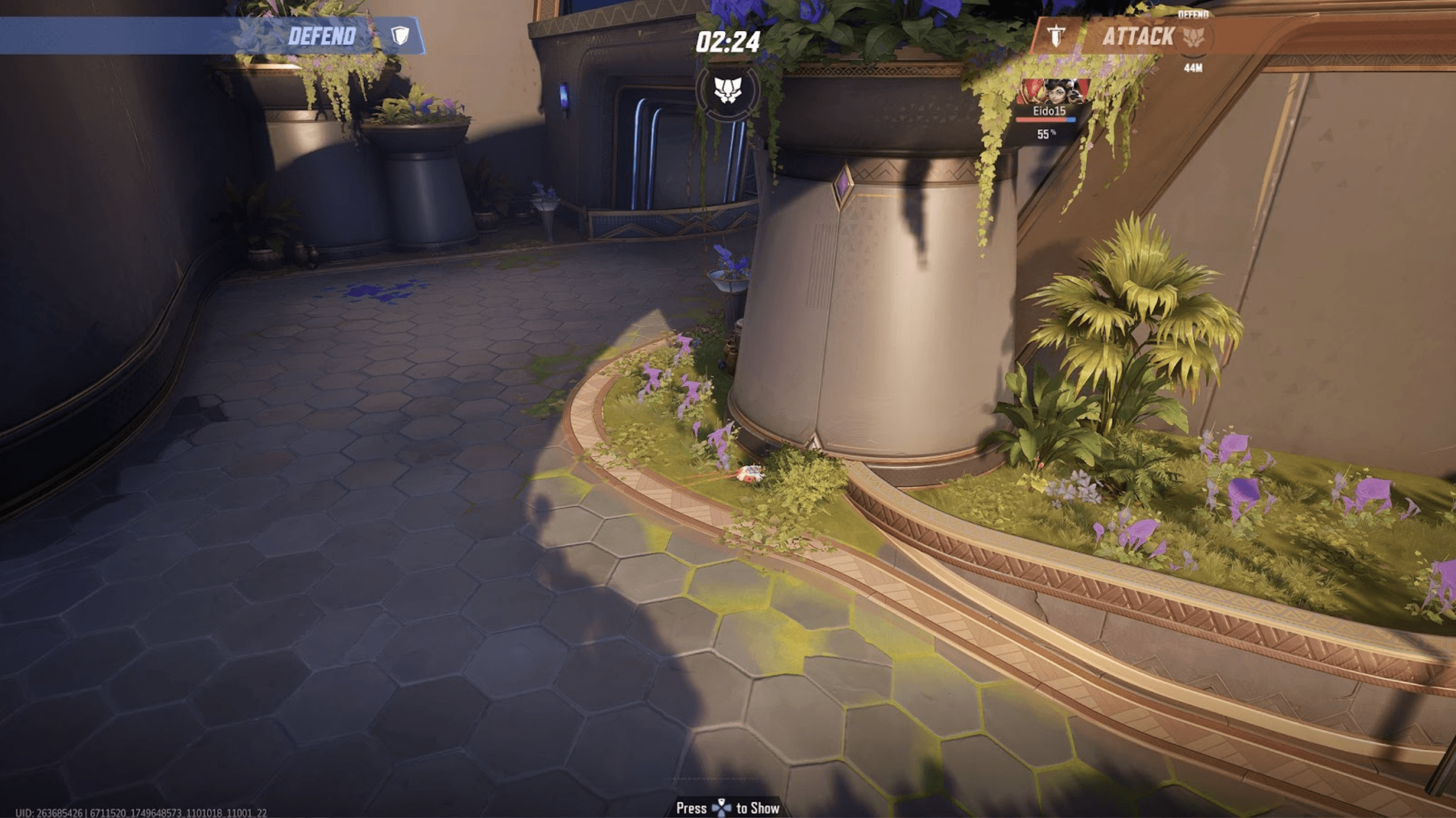Click the sword-shield icon beside ATTACK
The height and width of the screenshot is (818, 1456).
point(1056,36)
